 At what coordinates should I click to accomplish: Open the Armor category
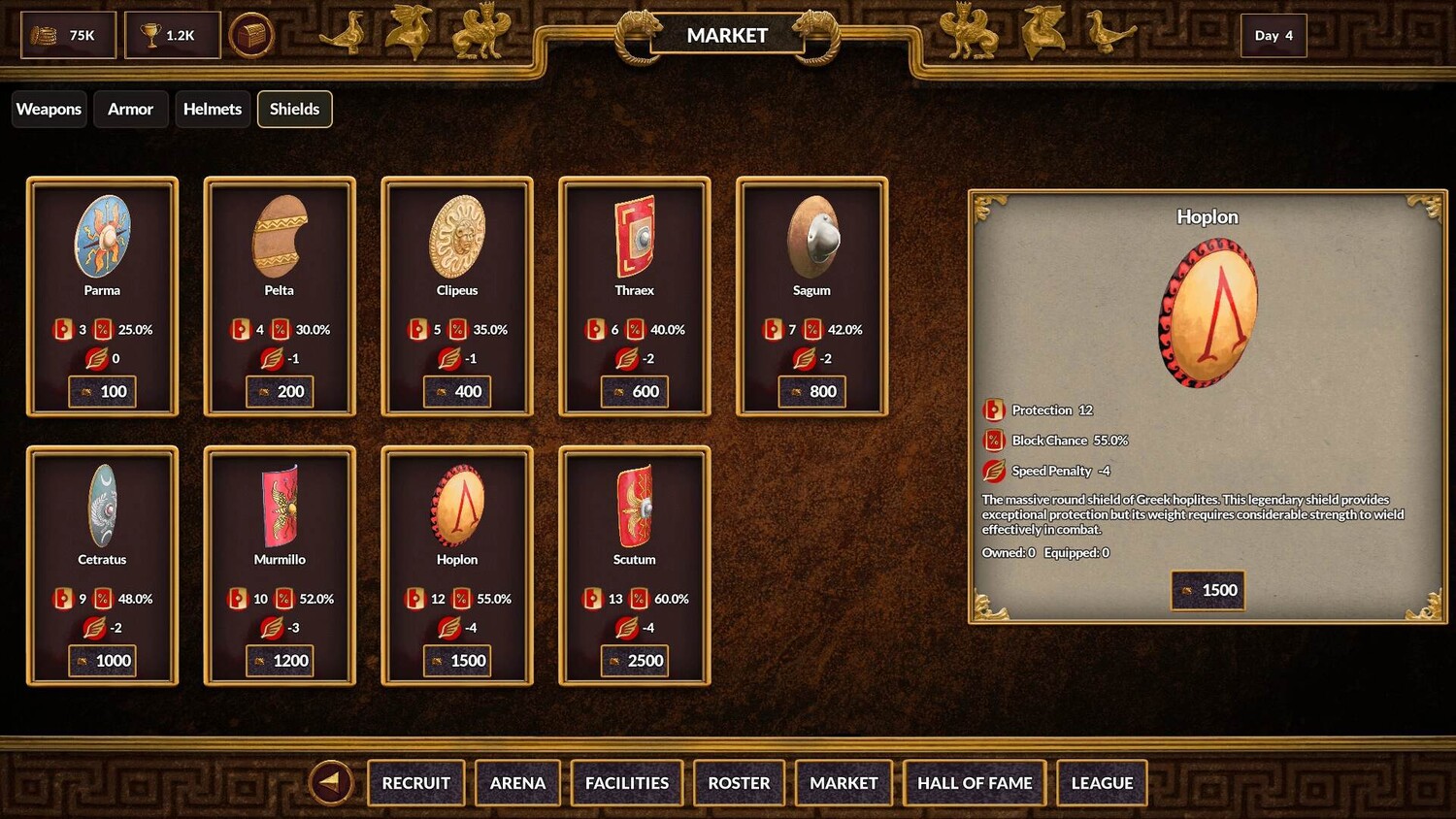click(x=130, y=109)
